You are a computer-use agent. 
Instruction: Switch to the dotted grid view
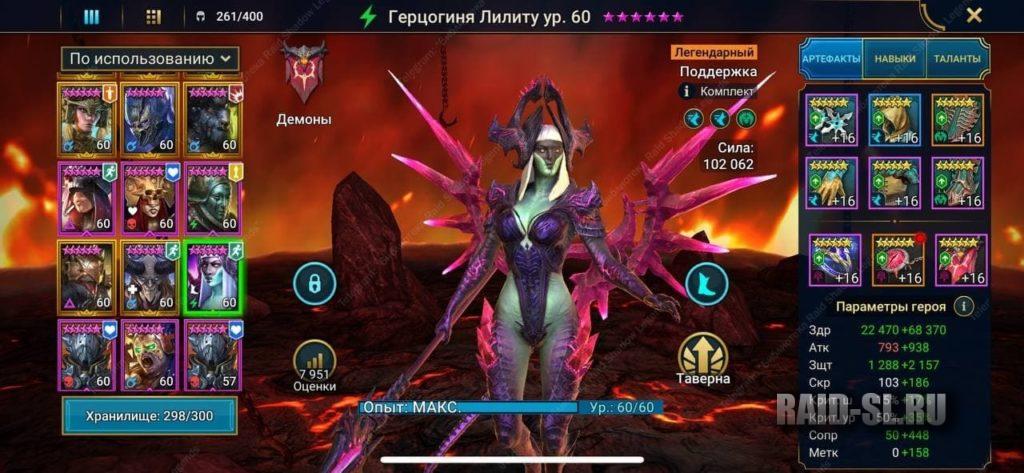153,16
